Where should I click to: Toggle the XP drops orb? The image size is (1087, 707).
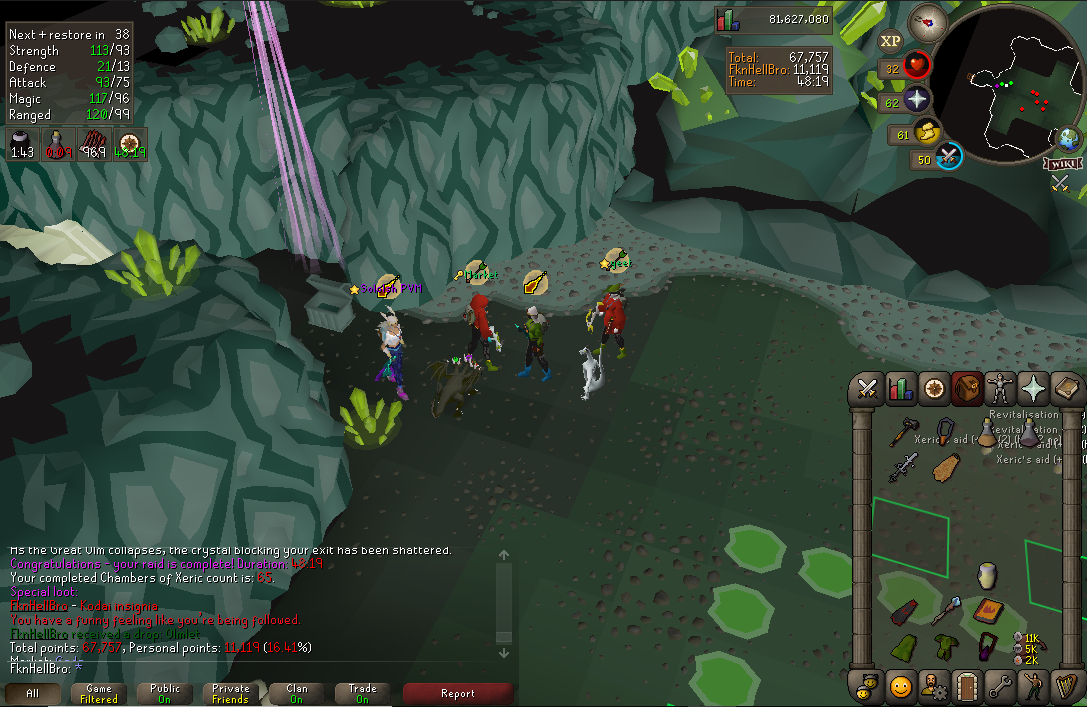[890, 41]
